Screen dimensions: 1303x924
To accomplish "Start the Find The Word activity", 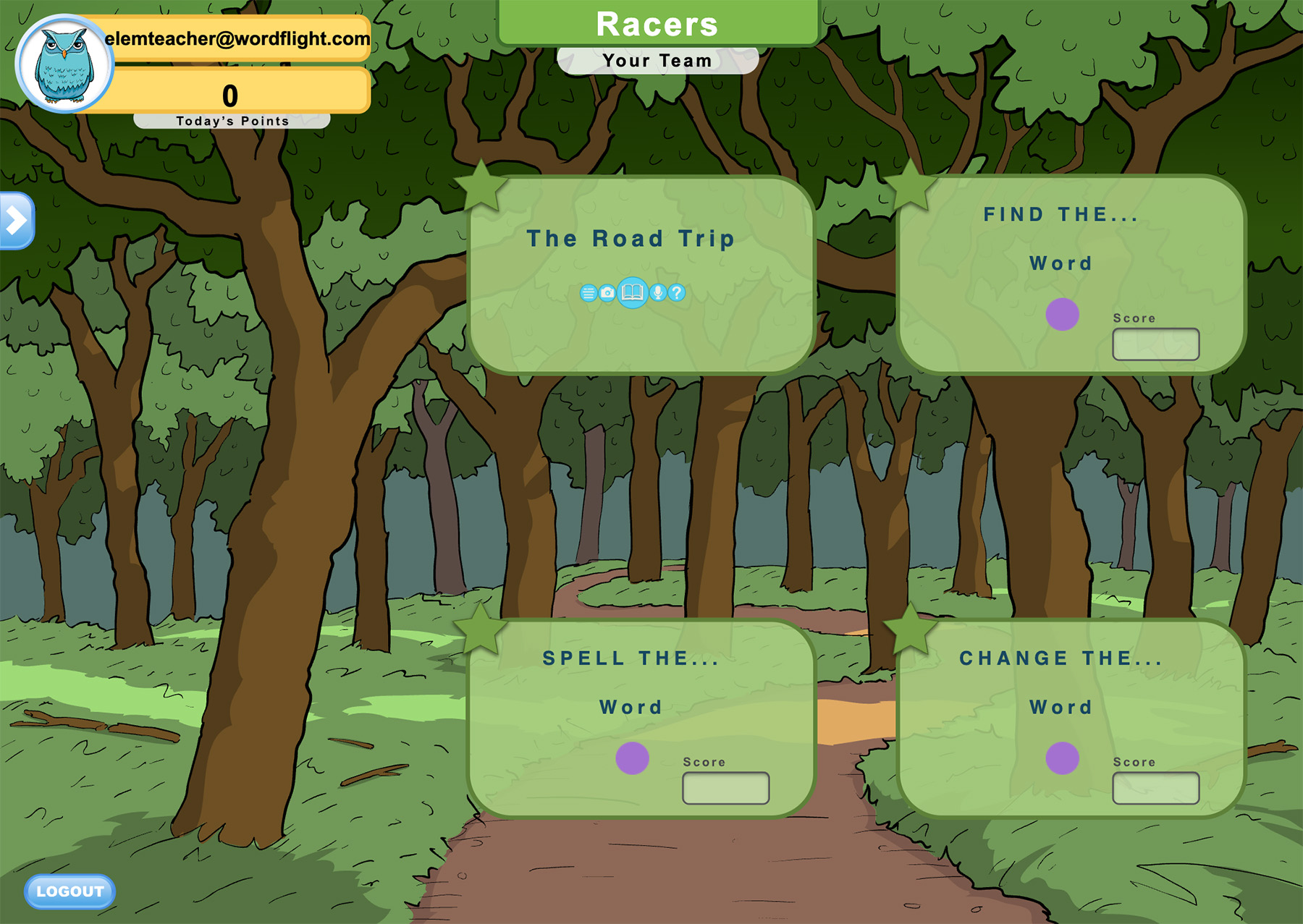I will (x=1062, y=315).
